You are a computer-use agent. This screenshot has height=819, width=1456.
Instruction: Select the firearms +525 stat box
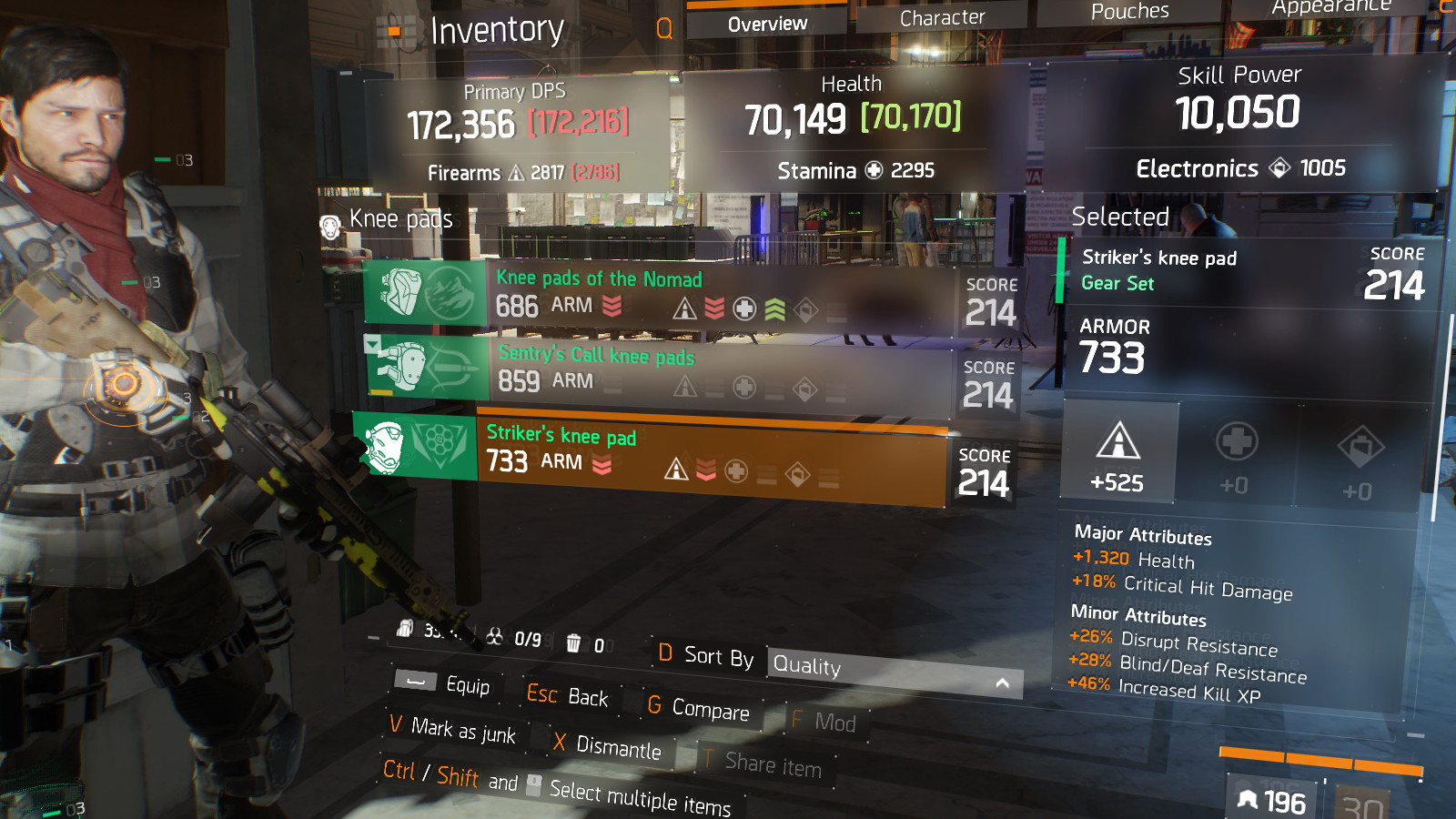[1117, 453]
